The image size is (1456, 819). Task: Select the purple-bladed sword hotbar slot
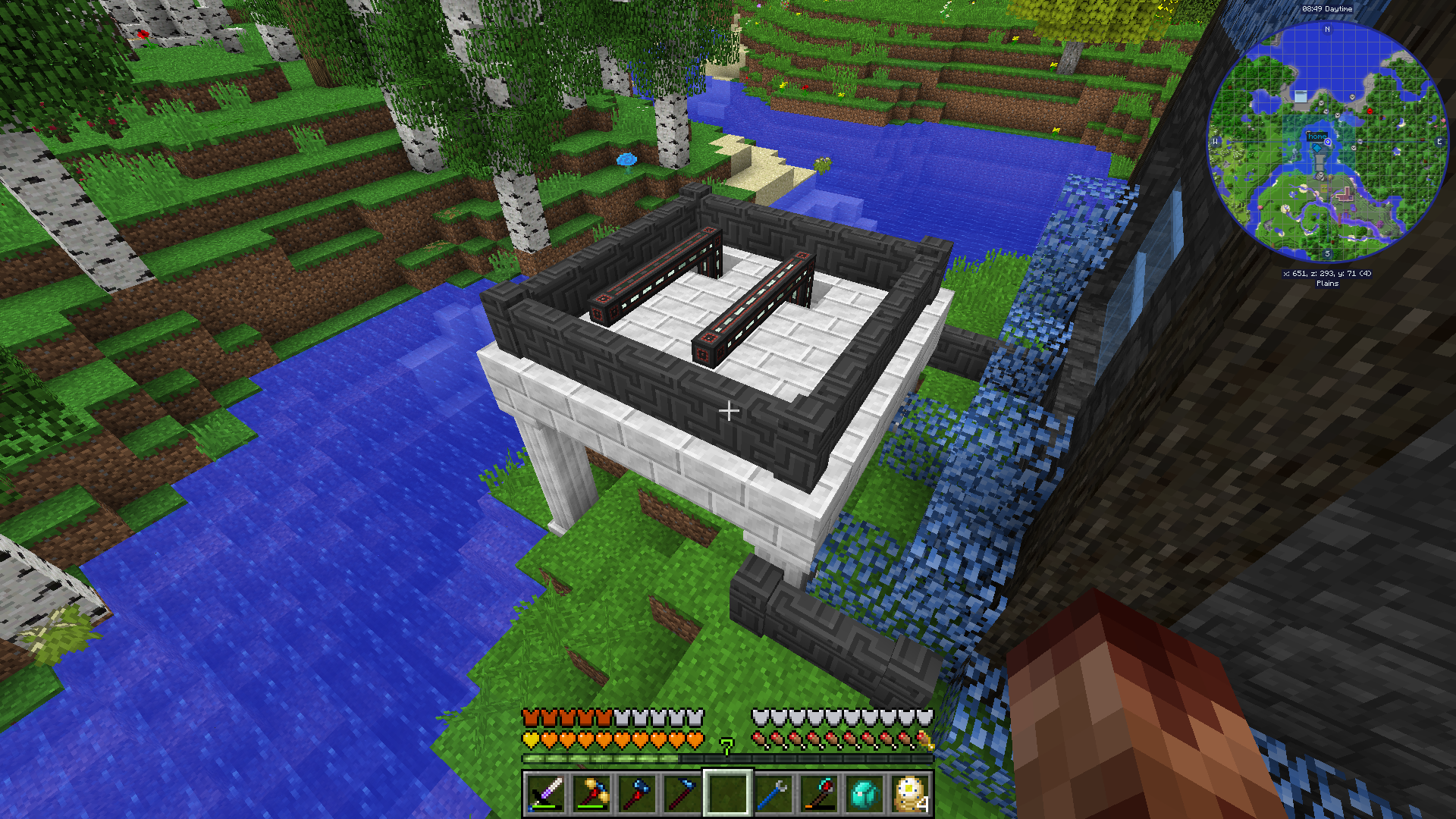point(546,793)
